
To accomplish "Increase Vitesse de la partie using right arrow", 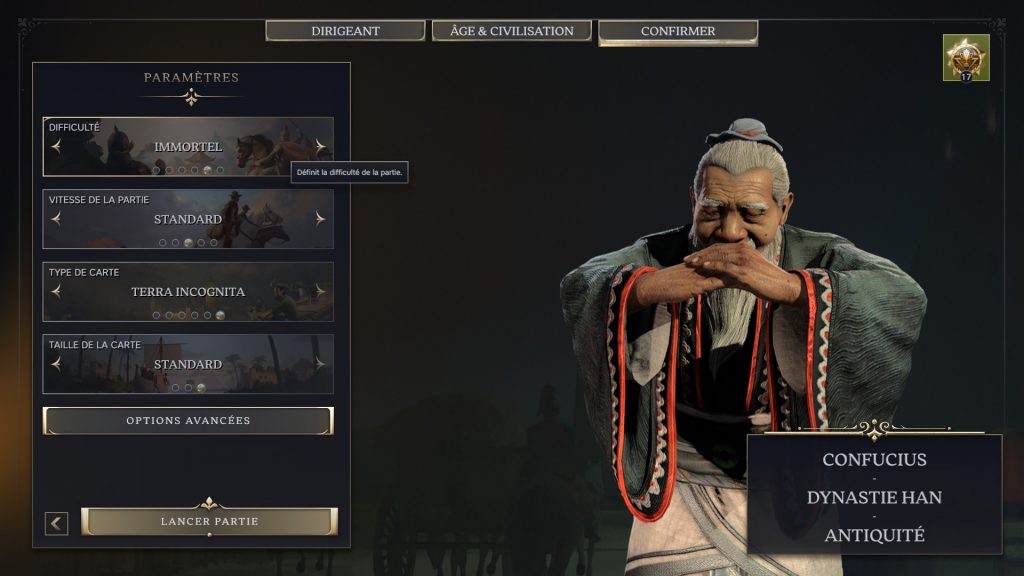I will click(320, 218).
